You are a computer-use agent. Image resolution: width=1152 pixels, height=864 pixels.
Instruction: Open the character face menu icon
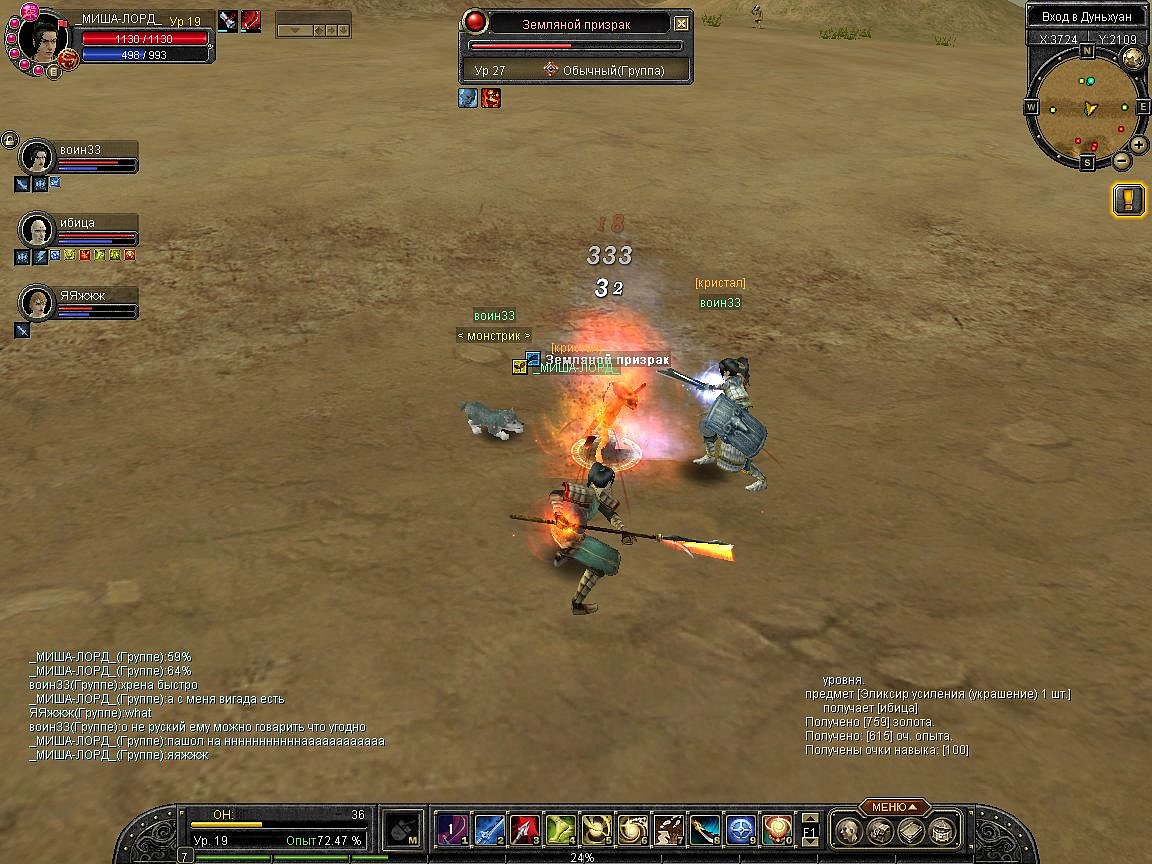[x=848, y=830]
